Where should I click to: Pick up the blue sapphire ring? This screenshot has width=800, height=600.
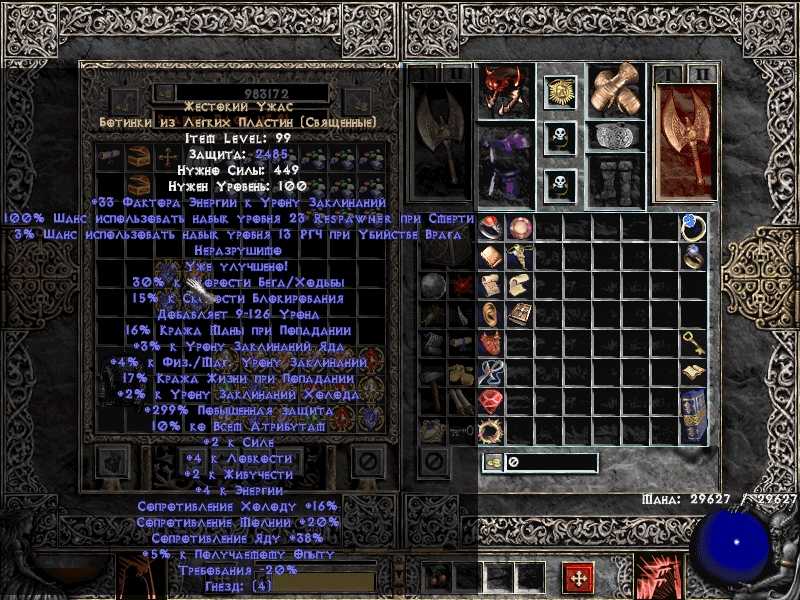tap(691, 227)
